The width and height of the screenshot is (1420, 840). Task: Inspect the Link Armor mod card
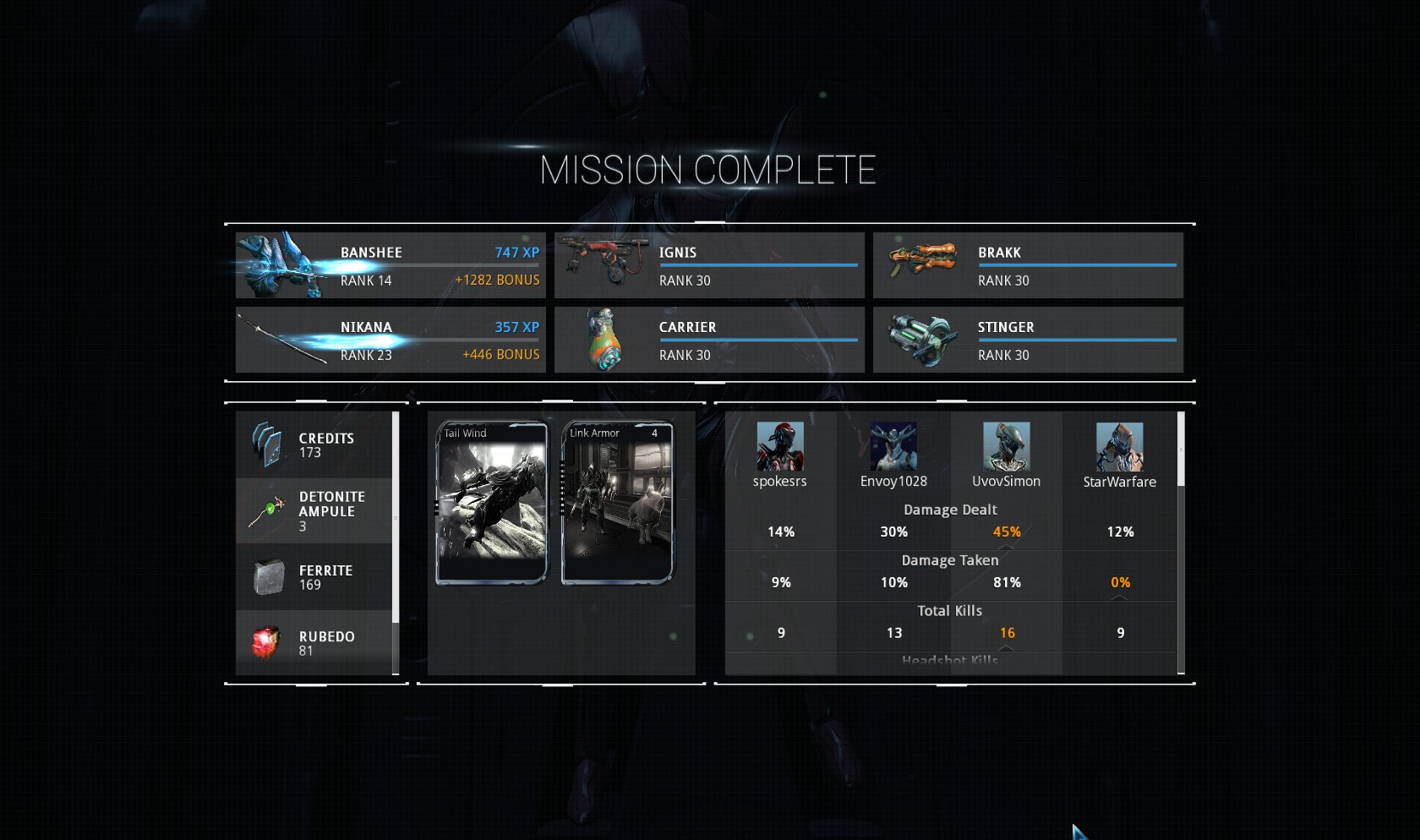[x=617, y=503]
